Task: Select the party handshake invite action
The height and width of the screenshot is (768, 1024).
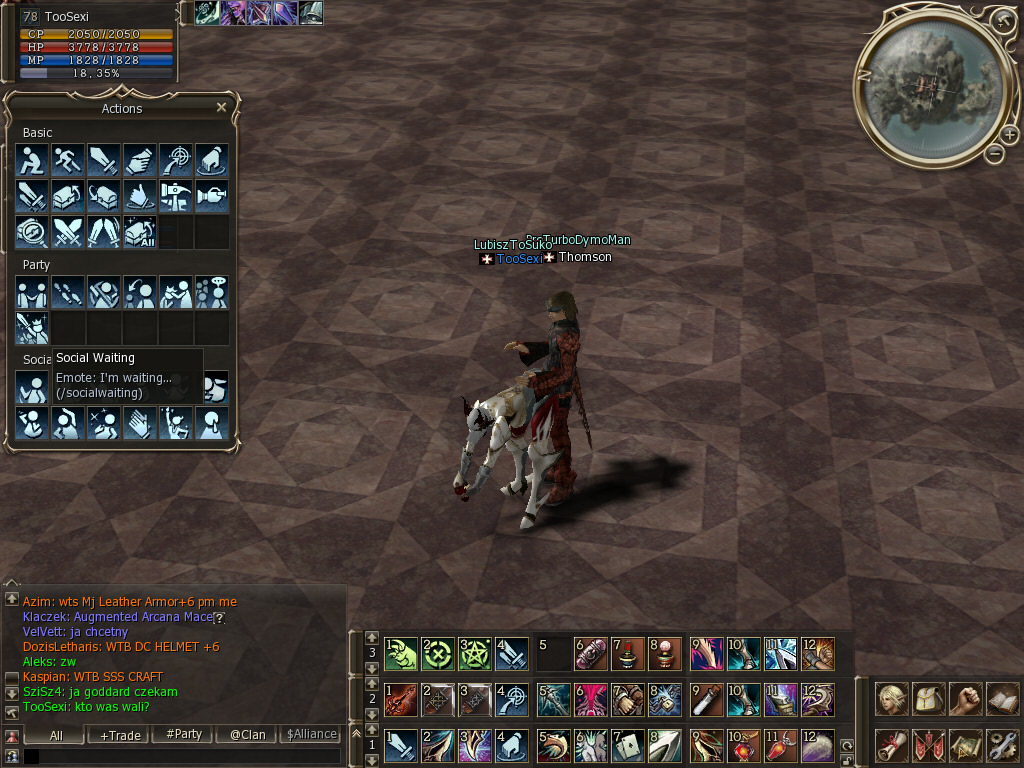Action: [31, 292]
